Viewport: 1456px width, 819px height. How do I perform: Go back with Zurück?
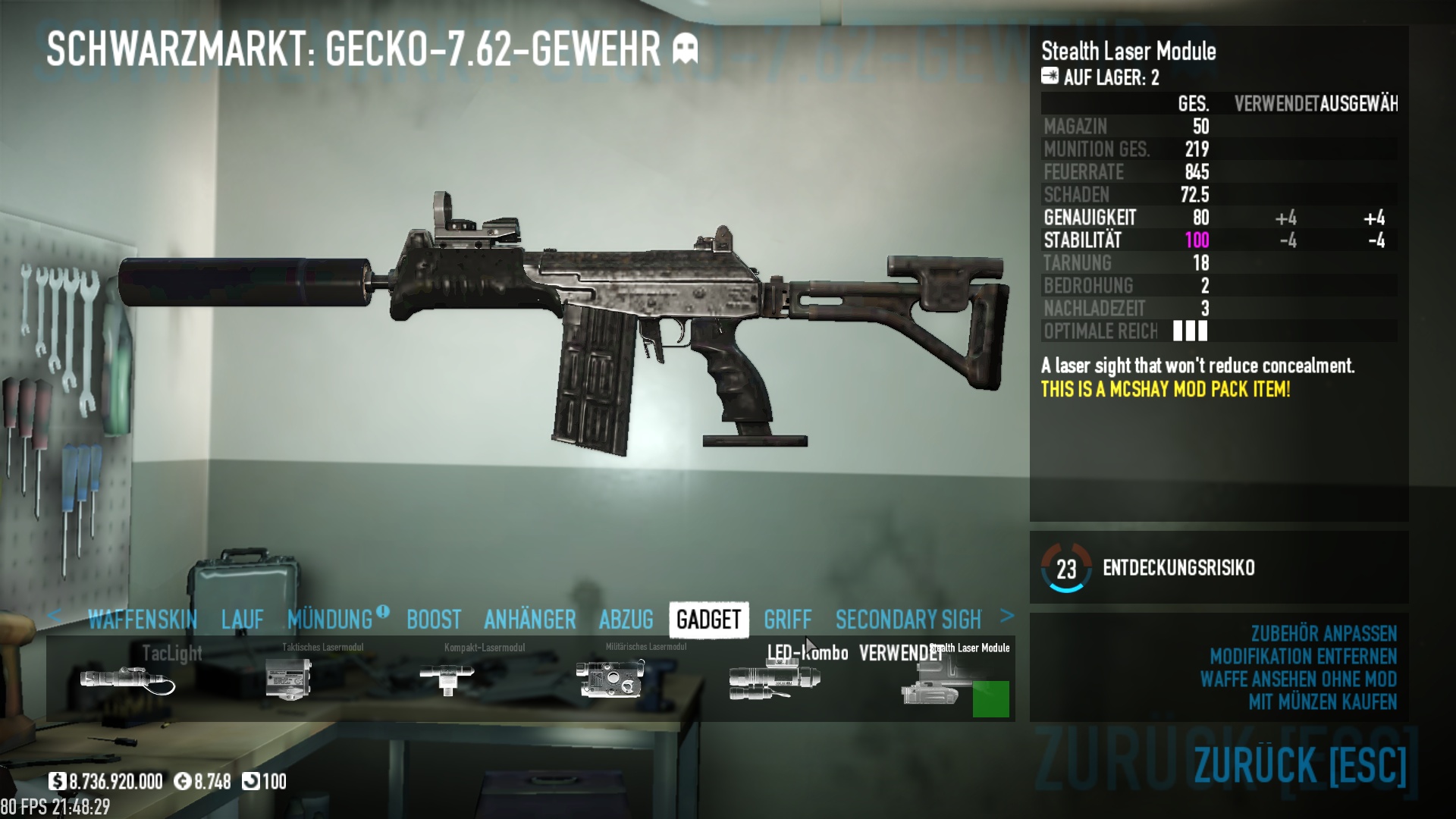(x=1300, y=764)
